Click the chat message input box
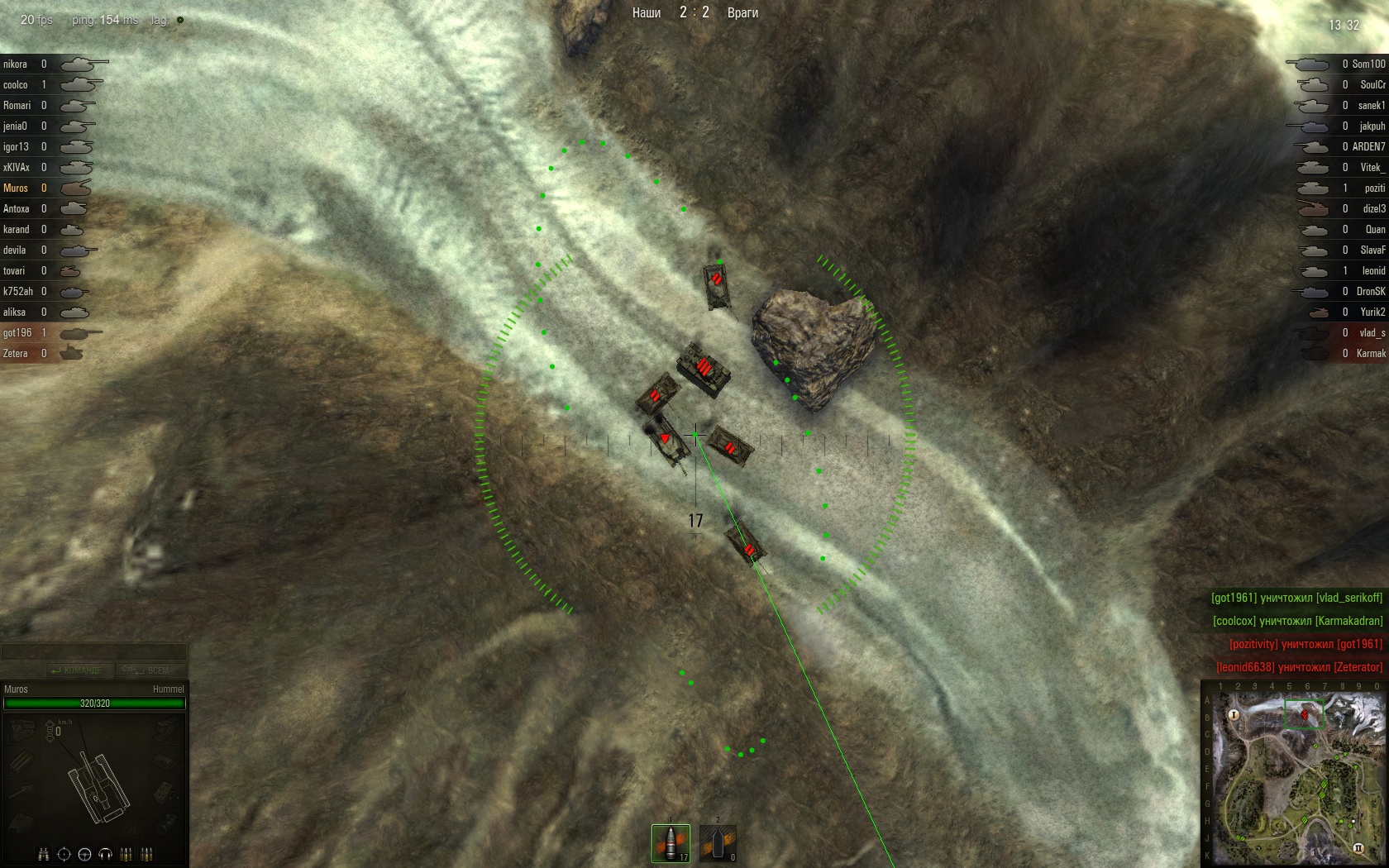This screenshot has width=1389, height=868. click(93, 651)
